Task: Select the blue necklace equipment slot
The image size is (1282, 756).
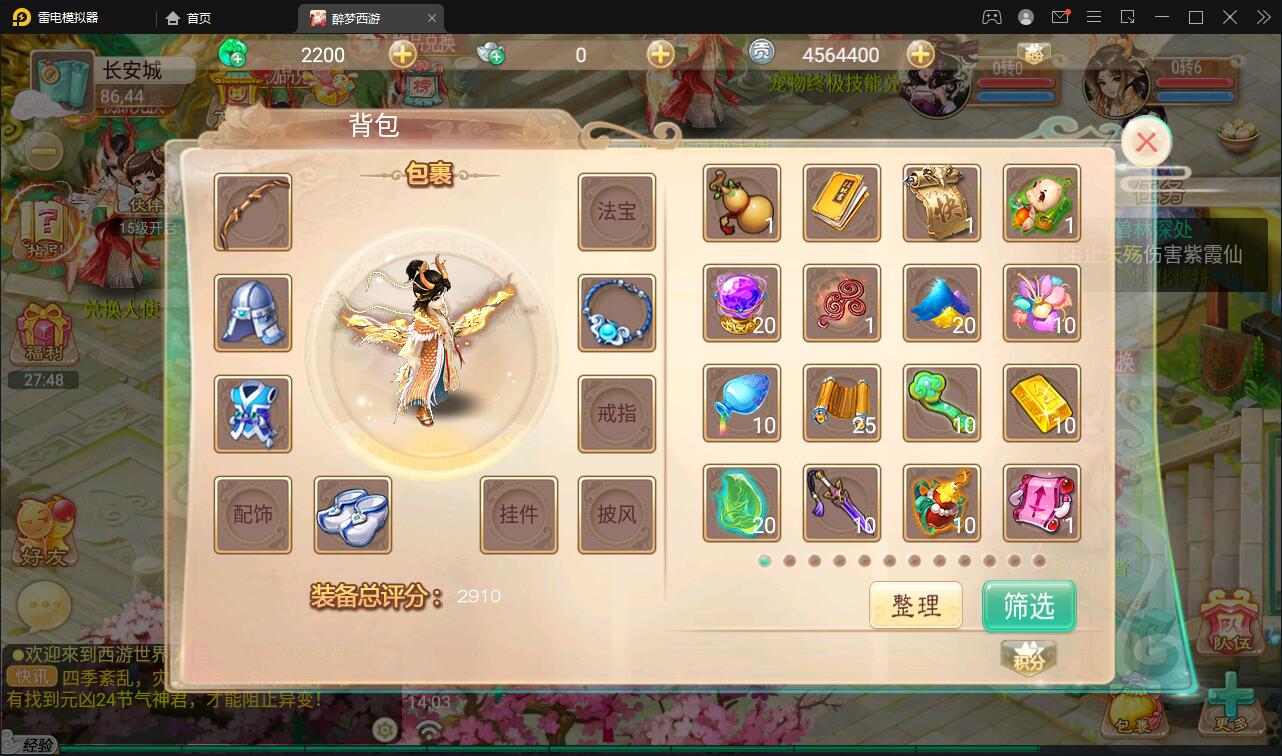Action: 617,313
